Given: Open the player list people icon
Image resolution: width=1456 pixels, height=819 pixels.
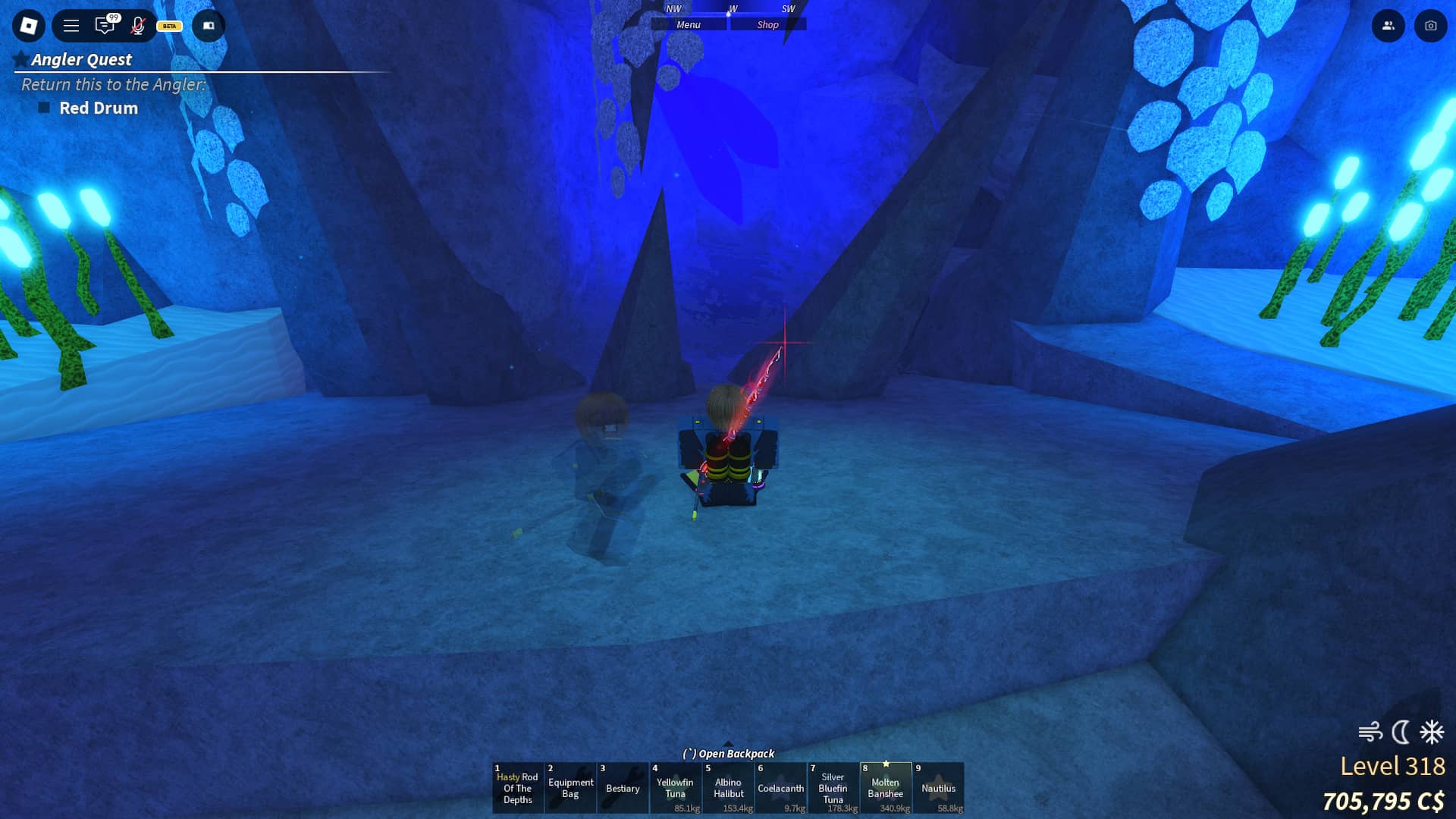Looking at the screenshot, I should click(x=1388, y=25).
